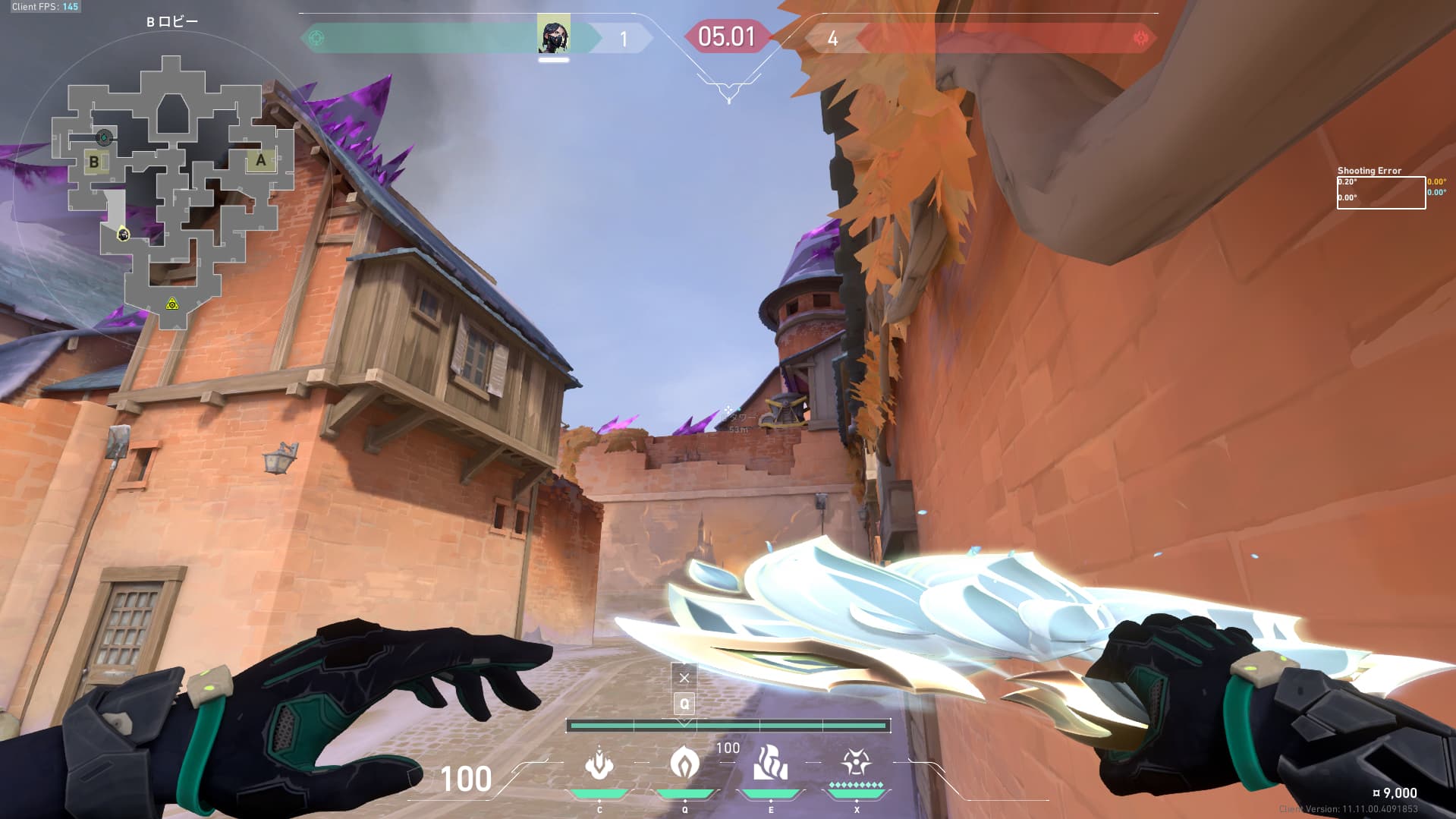Activate the Poison Cloud ability icon
Screen dimensions: 1456x819
coord(684,763)
